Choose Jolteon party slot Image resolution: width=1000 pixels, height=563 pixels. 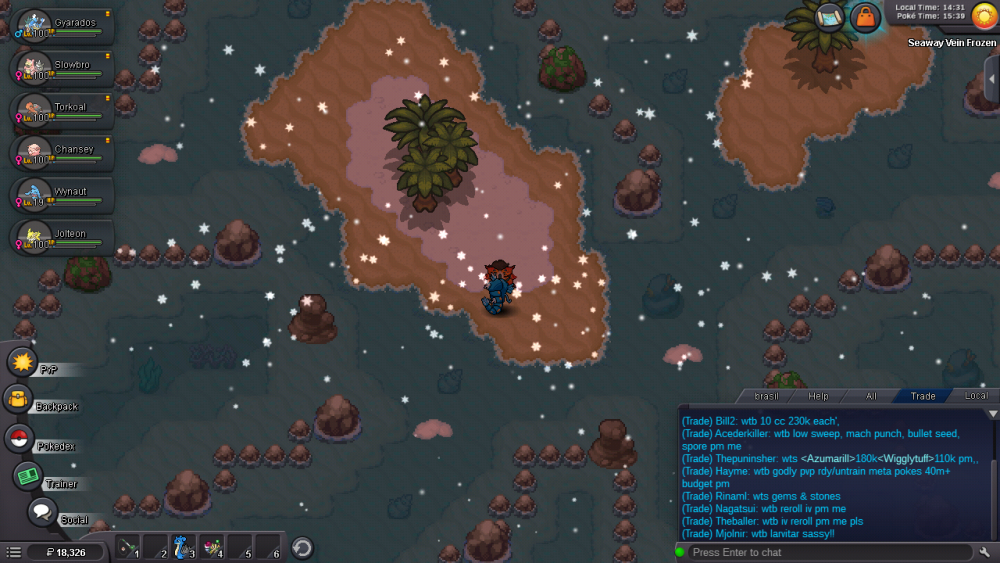(62, 237)
